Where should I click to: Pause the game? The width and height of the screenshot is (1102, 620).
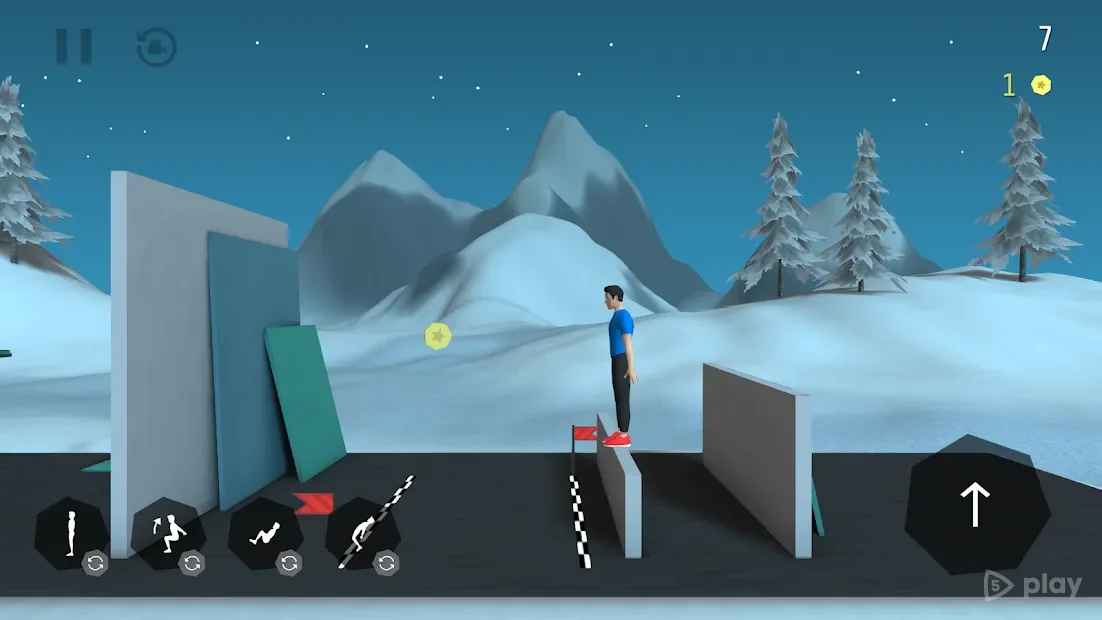coord(73,46)
